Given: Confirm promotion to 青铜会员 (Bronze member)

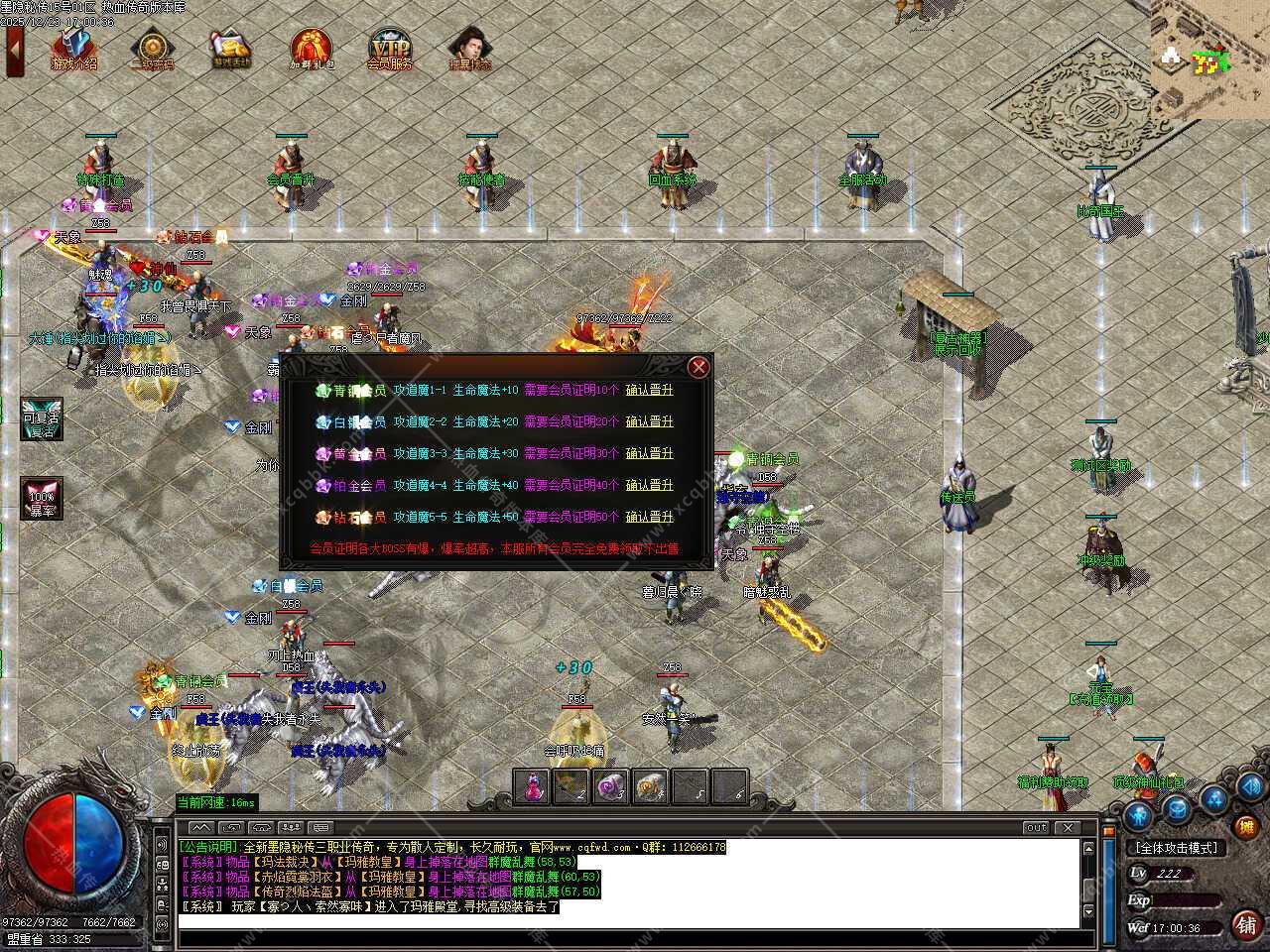Looking at the screenshot, I should point(649,391).
